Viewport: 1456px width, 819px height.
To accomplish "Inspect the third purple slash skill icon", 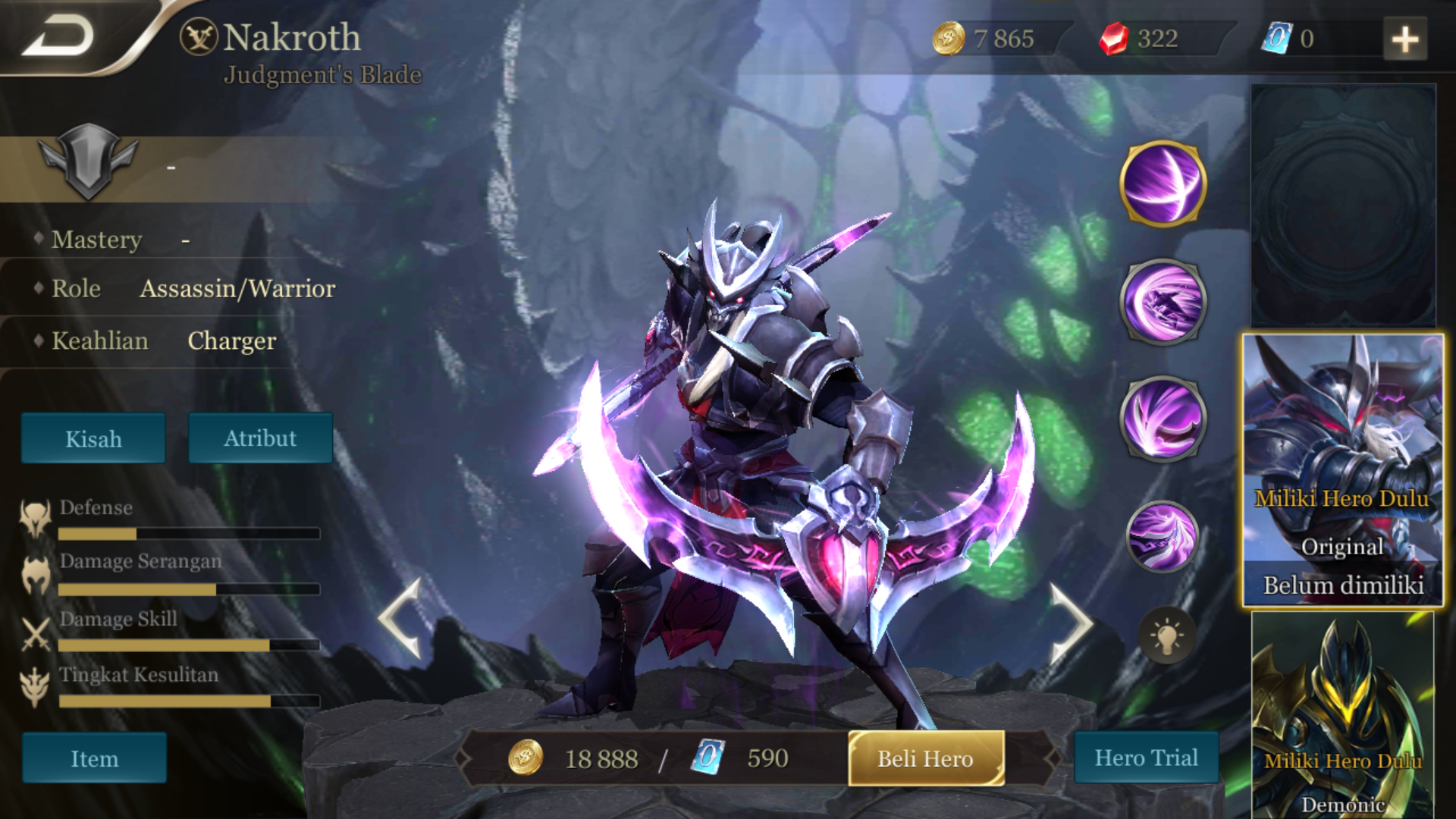I will (x=1163, y=419).
